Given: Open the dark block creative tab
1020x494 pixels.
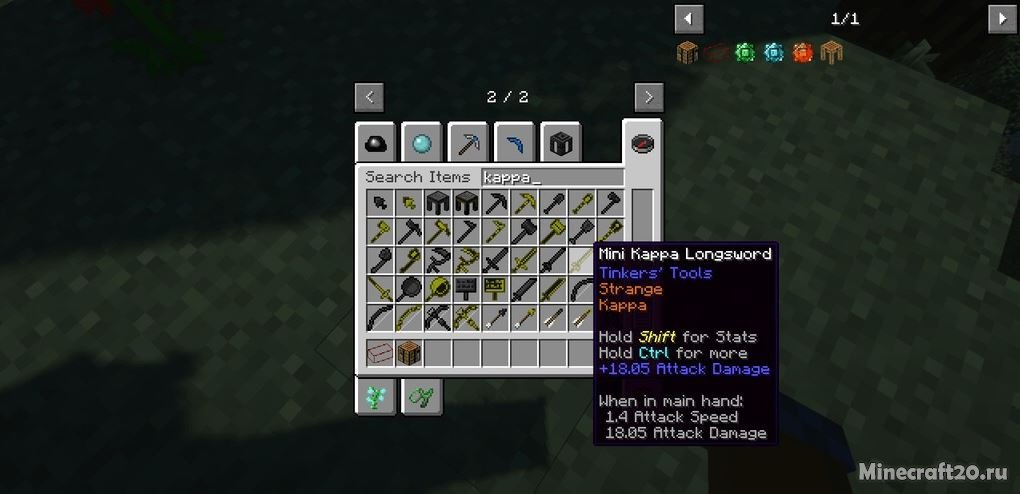Looking at the screenshot, I should pyautogui.click(x=561, y=144).
